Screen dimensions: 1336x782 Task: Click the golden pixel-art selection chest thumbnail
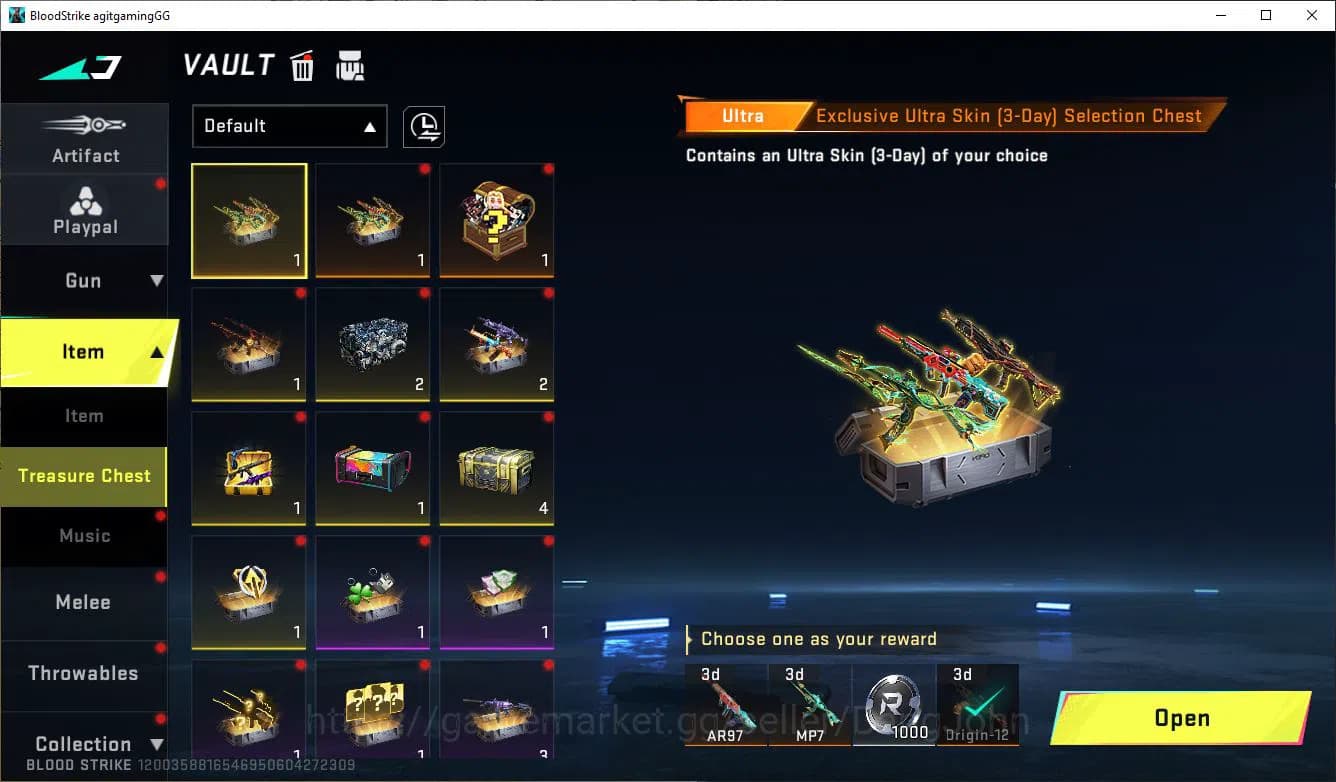pos(372,715)
